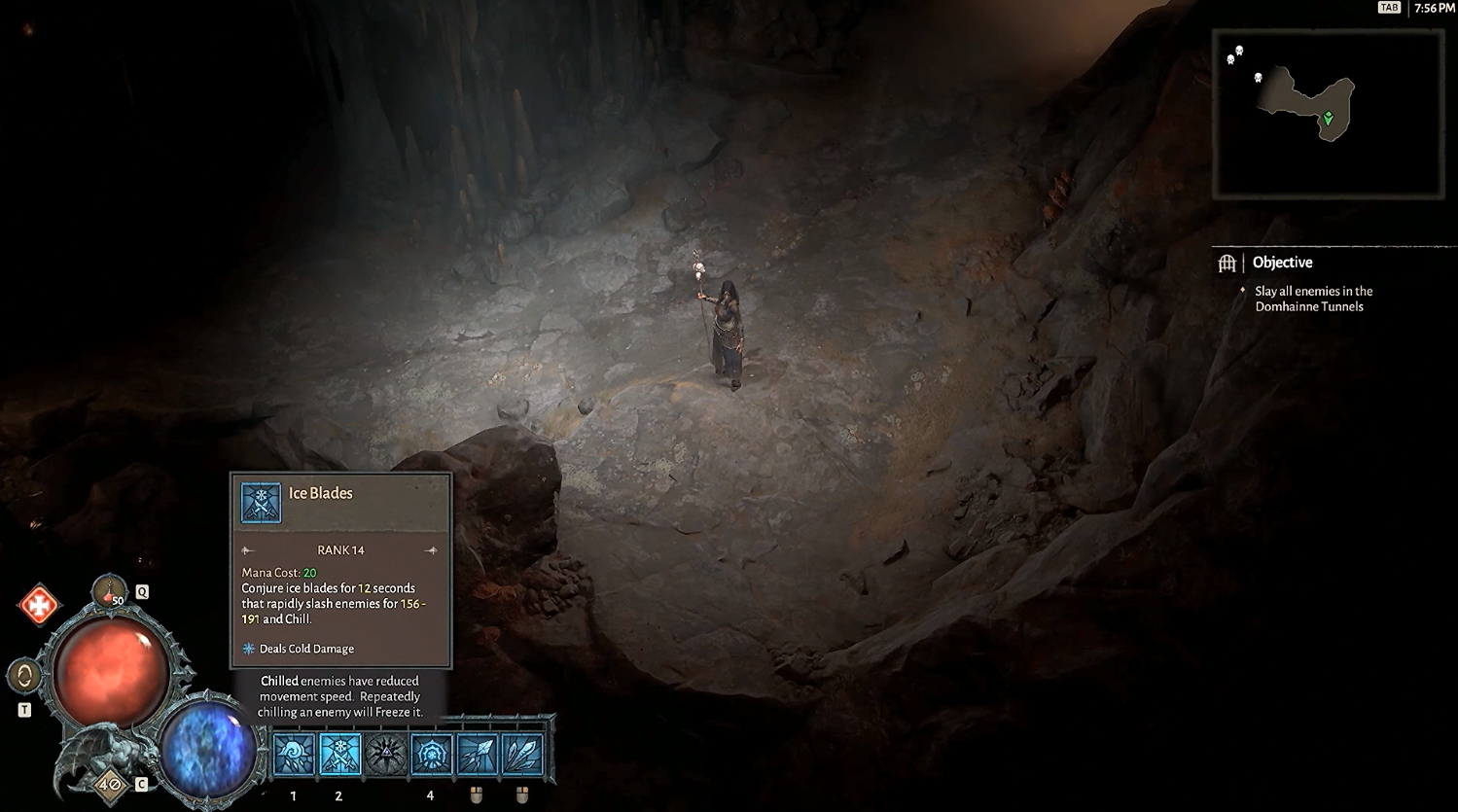Image resolution: width=1458 pixels, height=812 pixels.
Task: Click the green player marker on minimap
Action: click(1328, 119)
